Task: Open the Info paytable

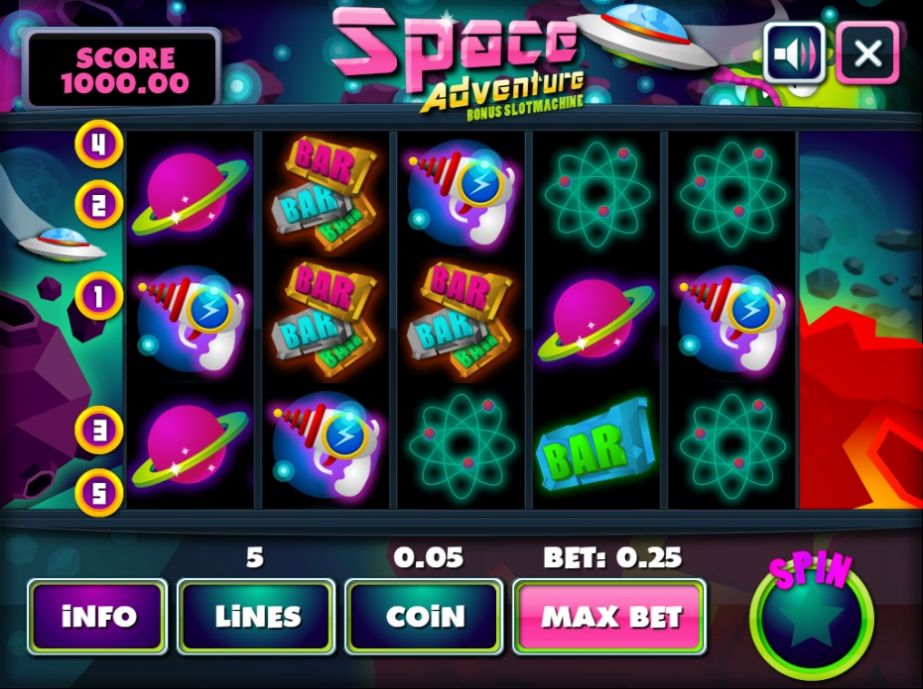Action: click(x=97, y=616)
